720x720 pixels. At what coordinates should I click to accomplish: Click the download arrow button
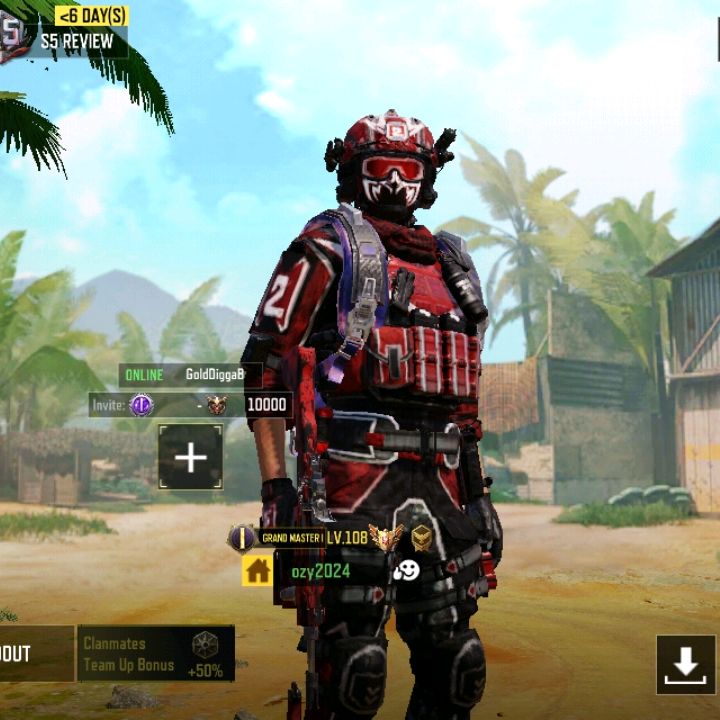pyautogui.click(x=686, y=664)
